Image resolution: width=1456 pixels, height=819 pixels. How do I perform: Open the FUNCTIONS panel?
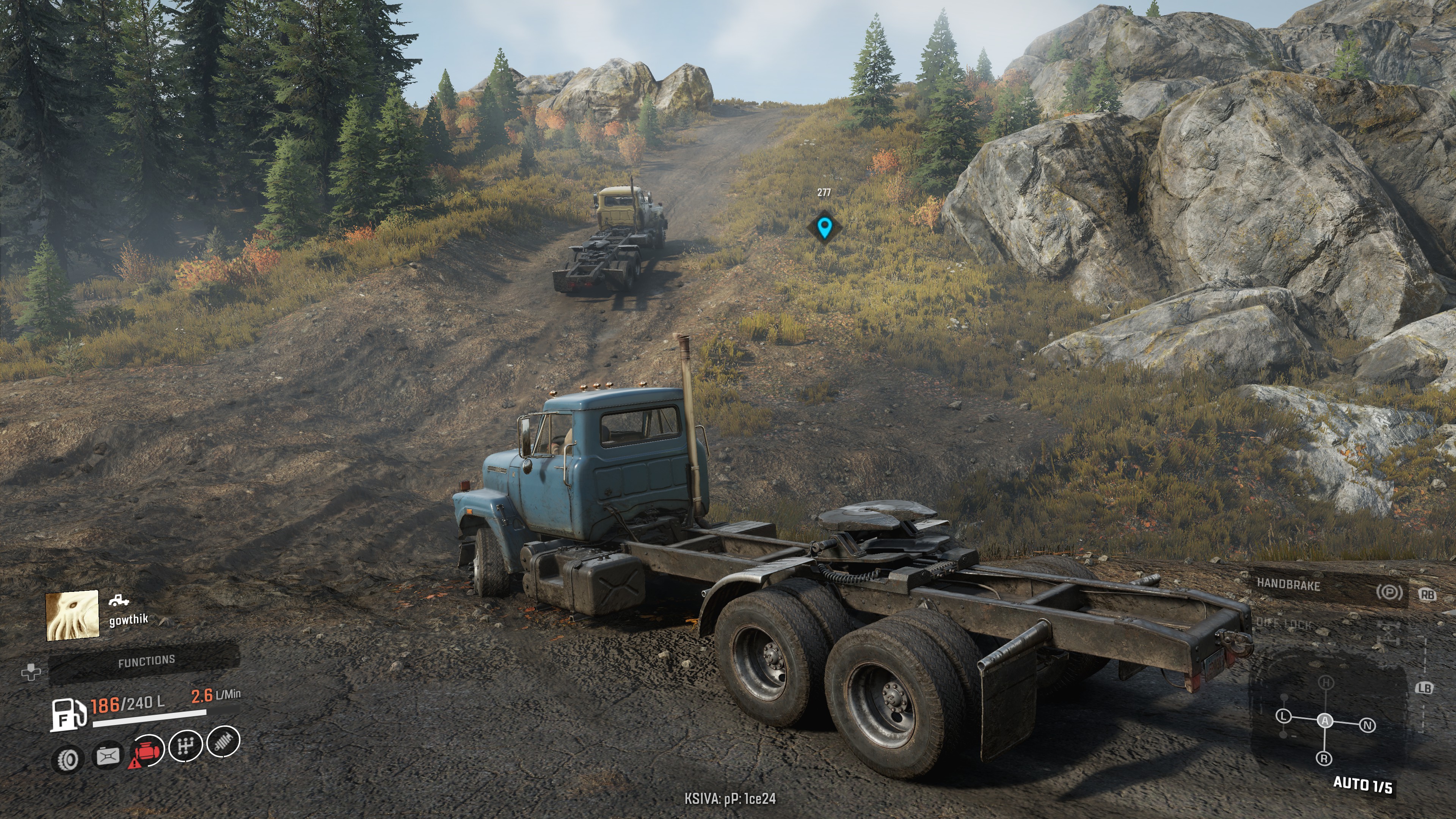coord(146,661)
